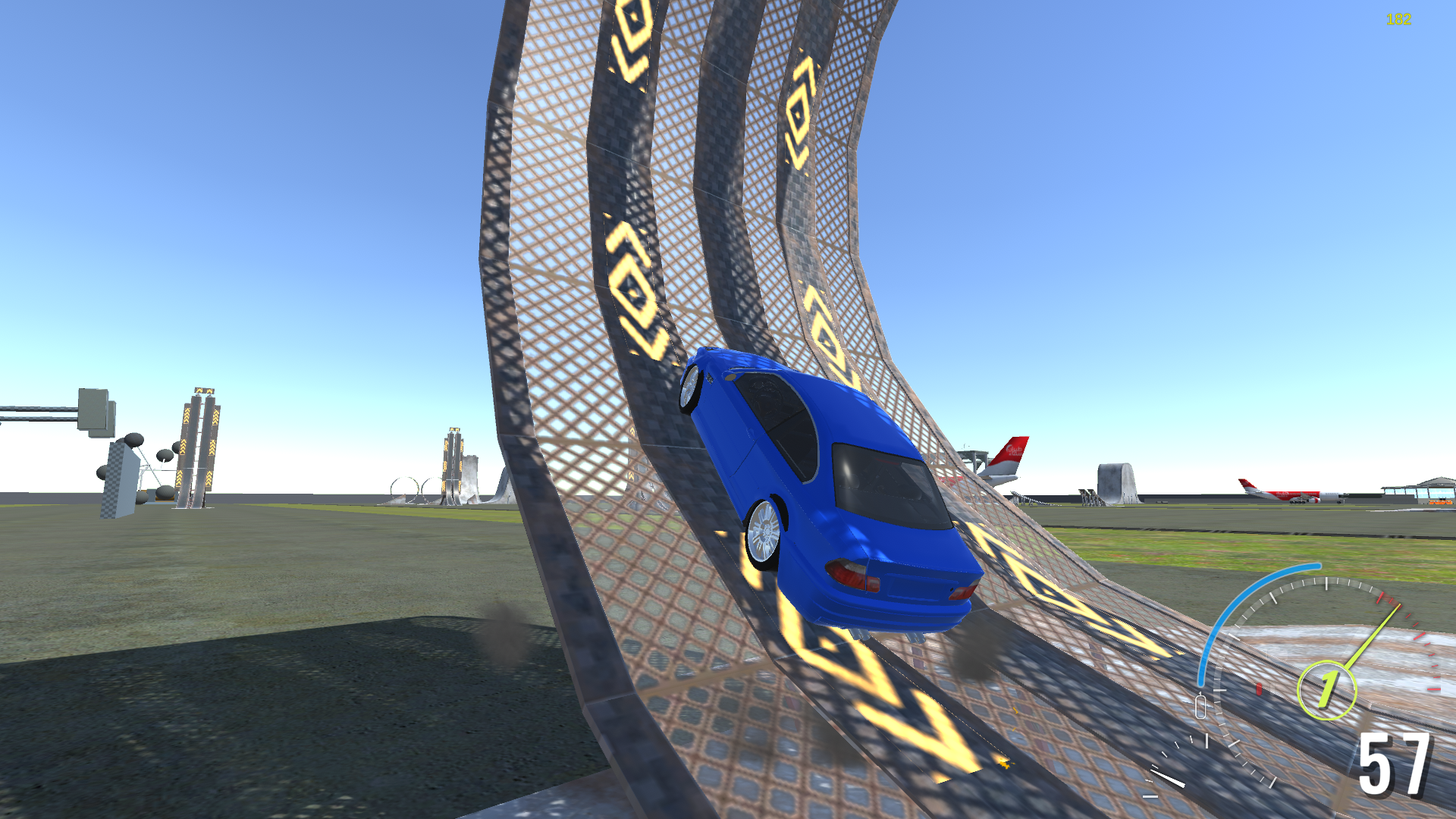Select the green gear indicator showing 1

[1327, 689]
